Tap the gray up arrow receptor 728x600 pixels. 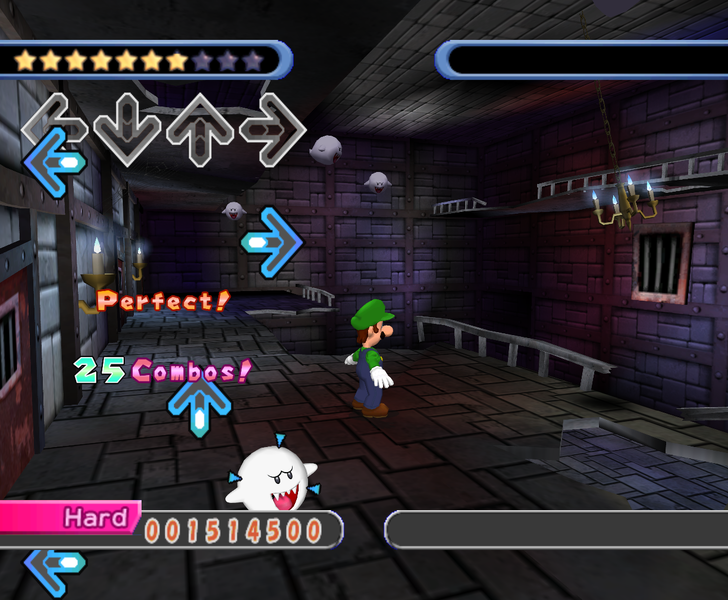[x=200, y=128]
